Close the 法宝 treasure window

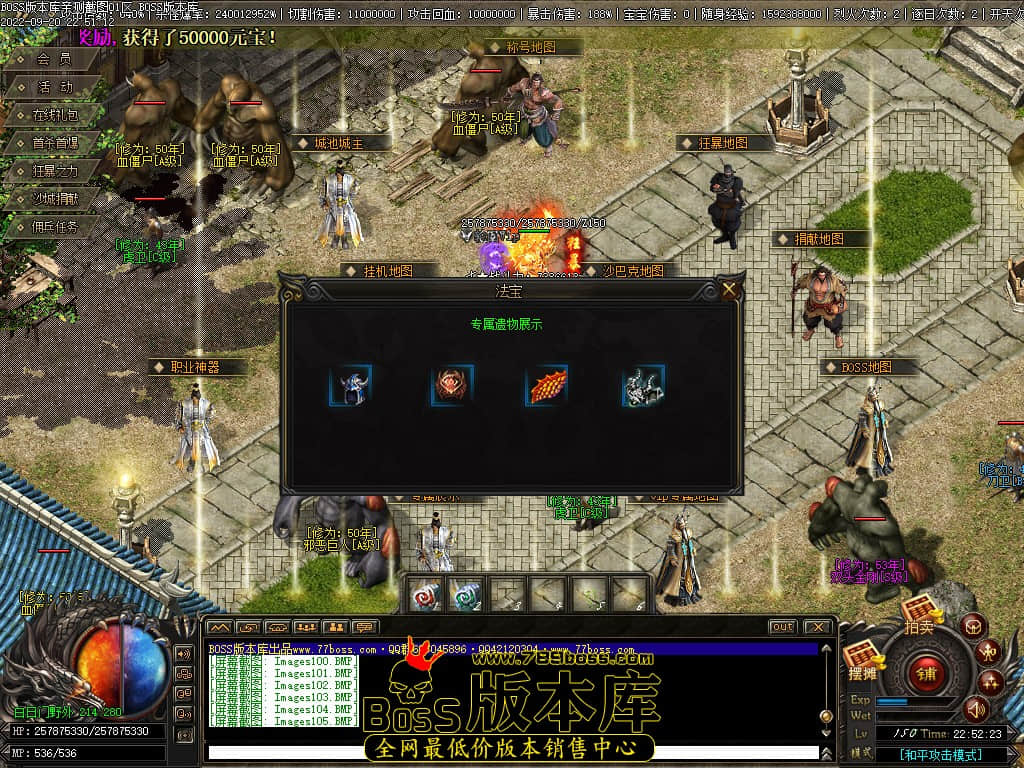(x=729, y=291)
